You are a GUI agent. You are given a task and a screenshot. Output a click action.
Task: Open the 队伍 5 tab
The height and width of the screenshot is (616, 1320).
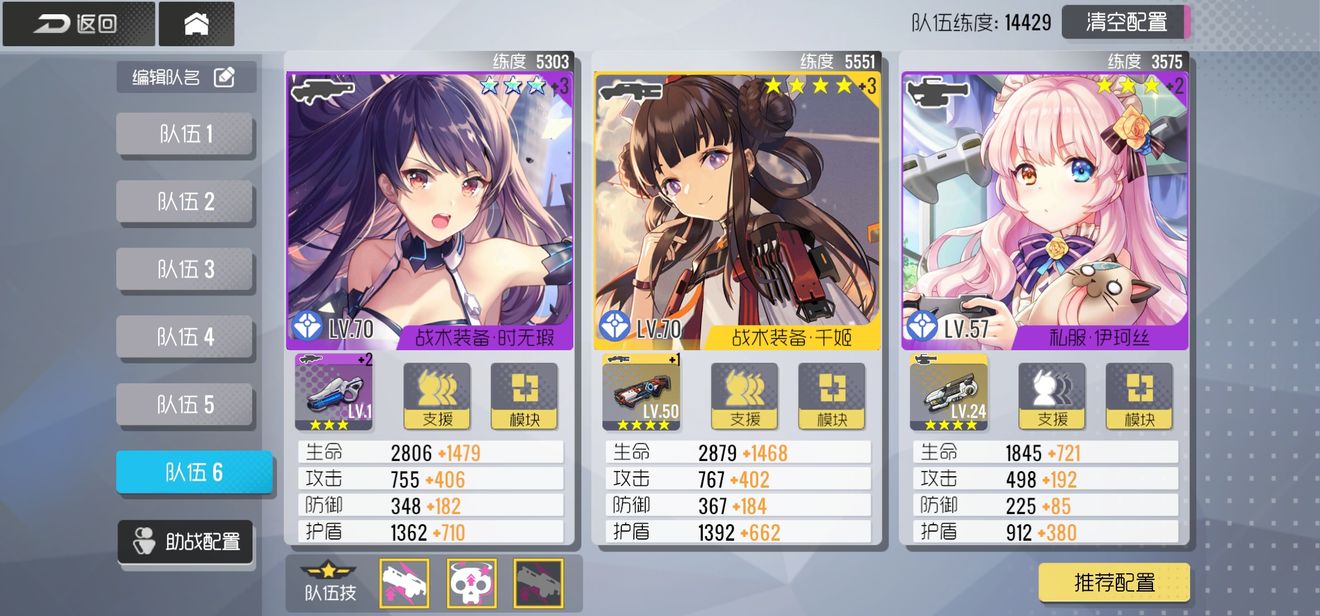click(x=186, y=404)
